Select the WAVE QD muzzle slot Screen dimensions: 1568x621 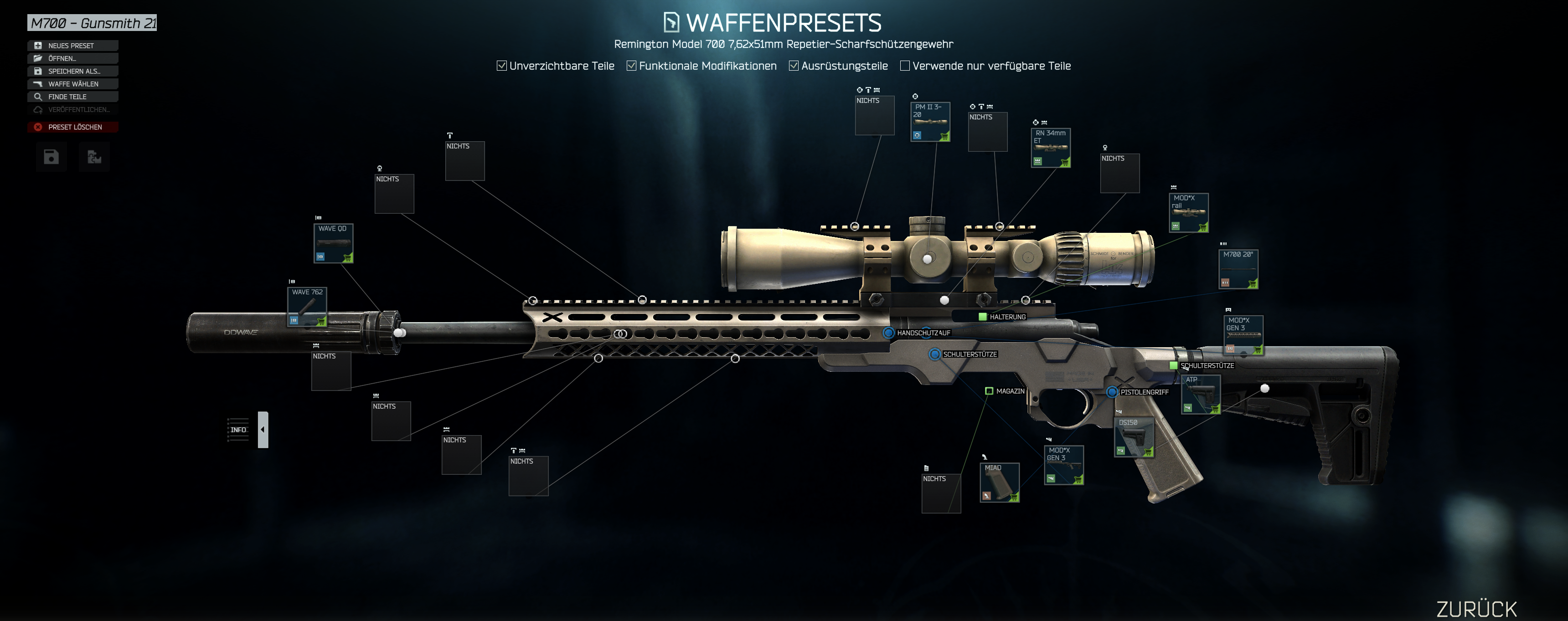point(334,243)
